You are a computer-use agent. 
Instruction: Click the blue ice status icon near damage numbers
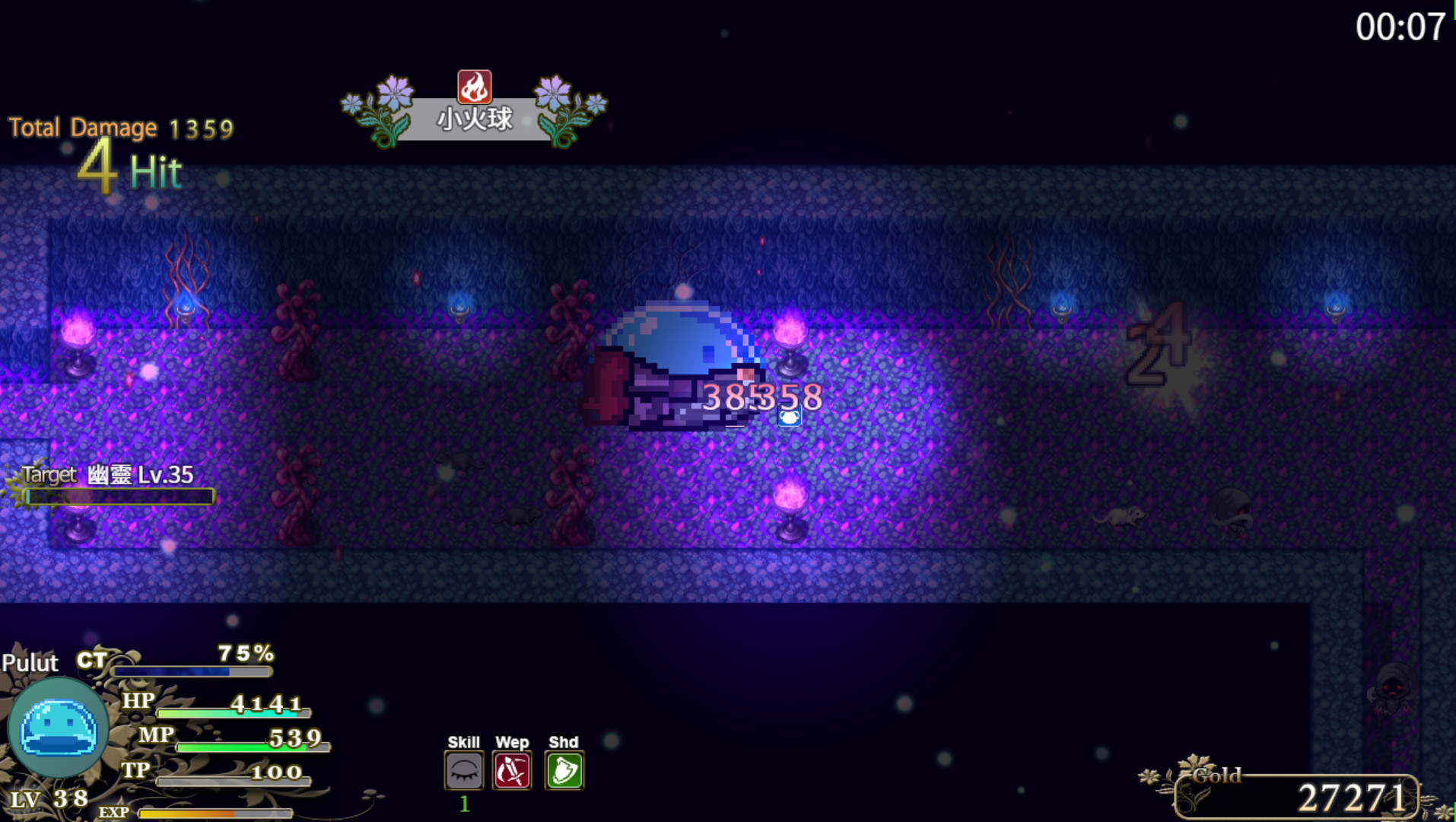tap(790, 416)
